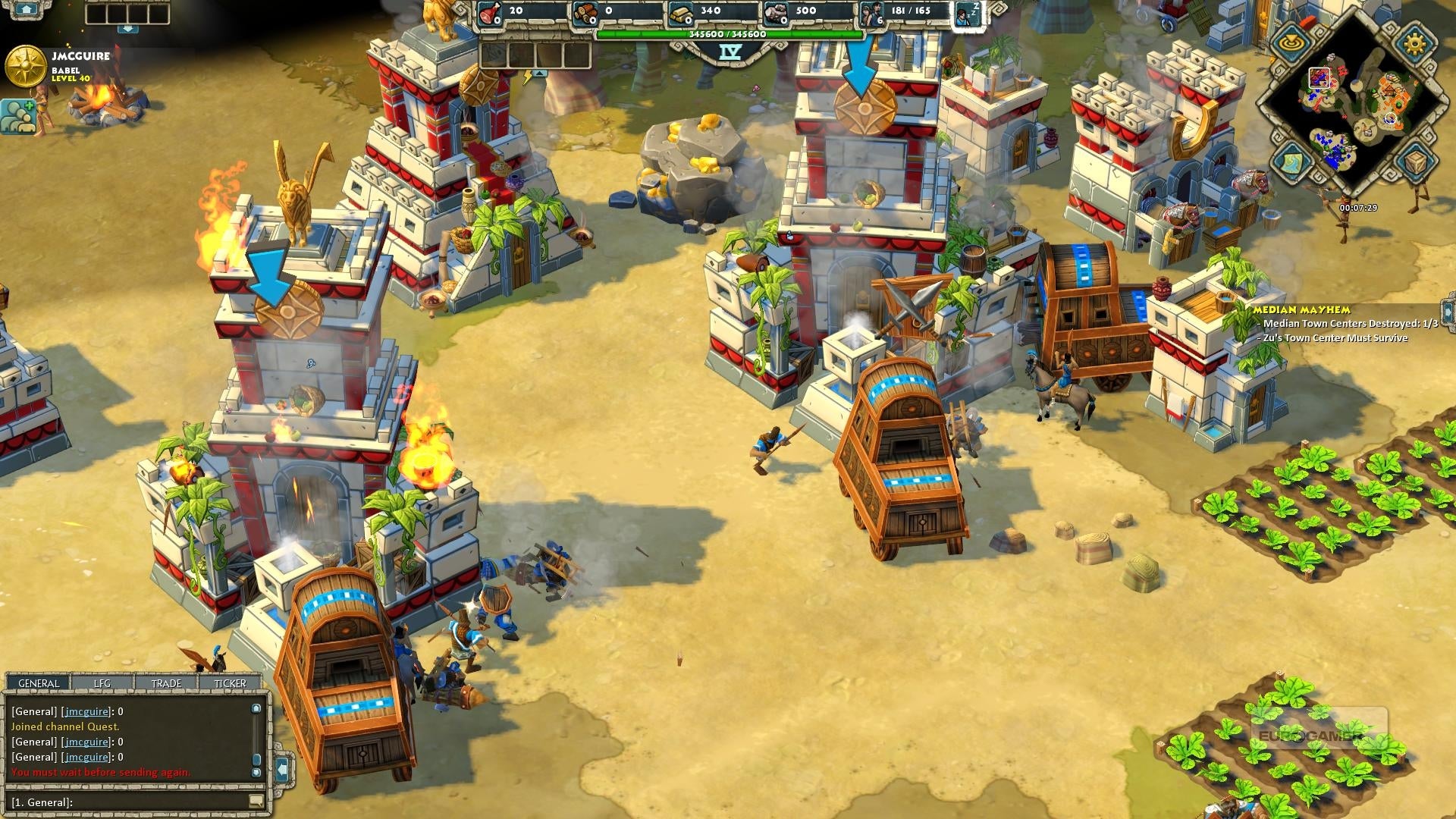Select the idle villager sleeping icon
Image resolution: width=1456 pixels, height=819 pixels.
point(968,13)
